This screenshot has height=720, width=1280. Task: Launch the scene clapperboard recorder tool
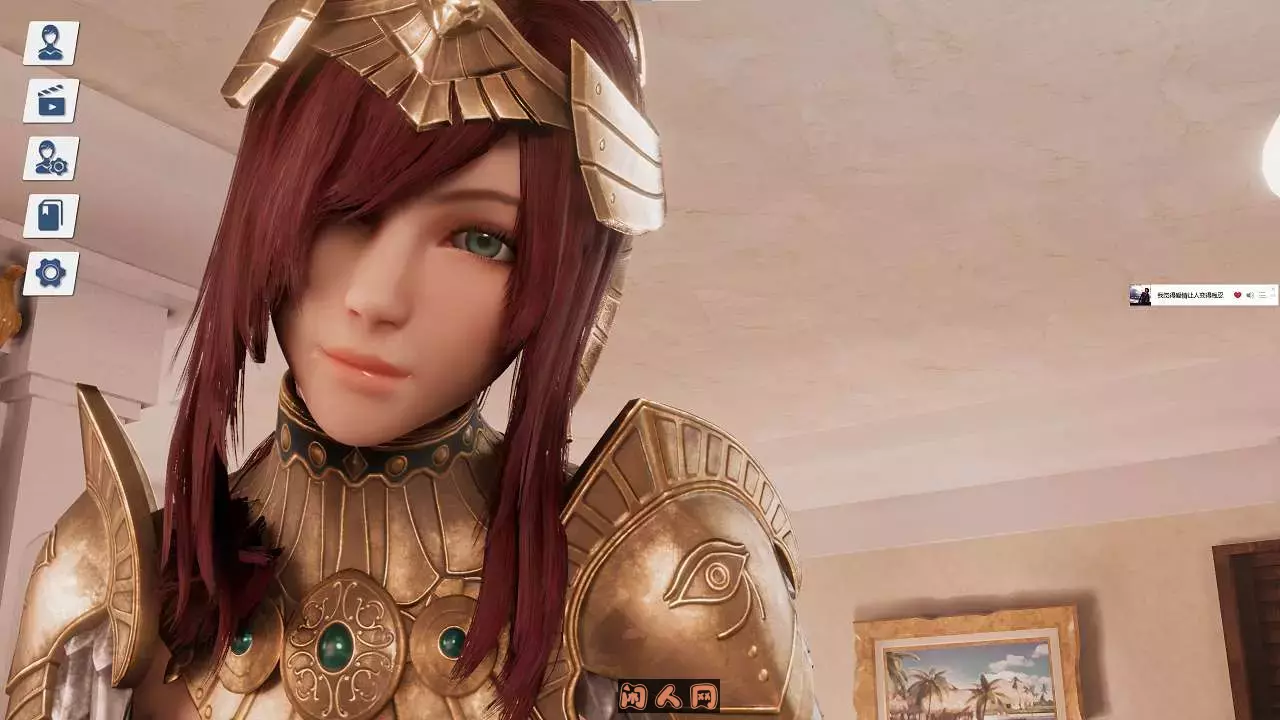tap(51, 99)
